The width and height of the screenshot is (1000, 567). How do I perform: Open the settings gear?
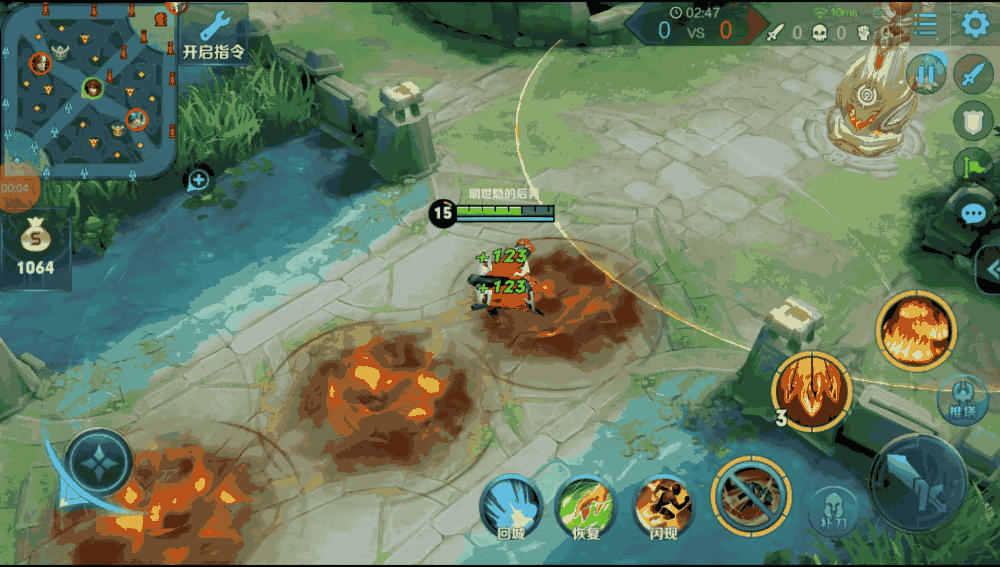point(974,25)
